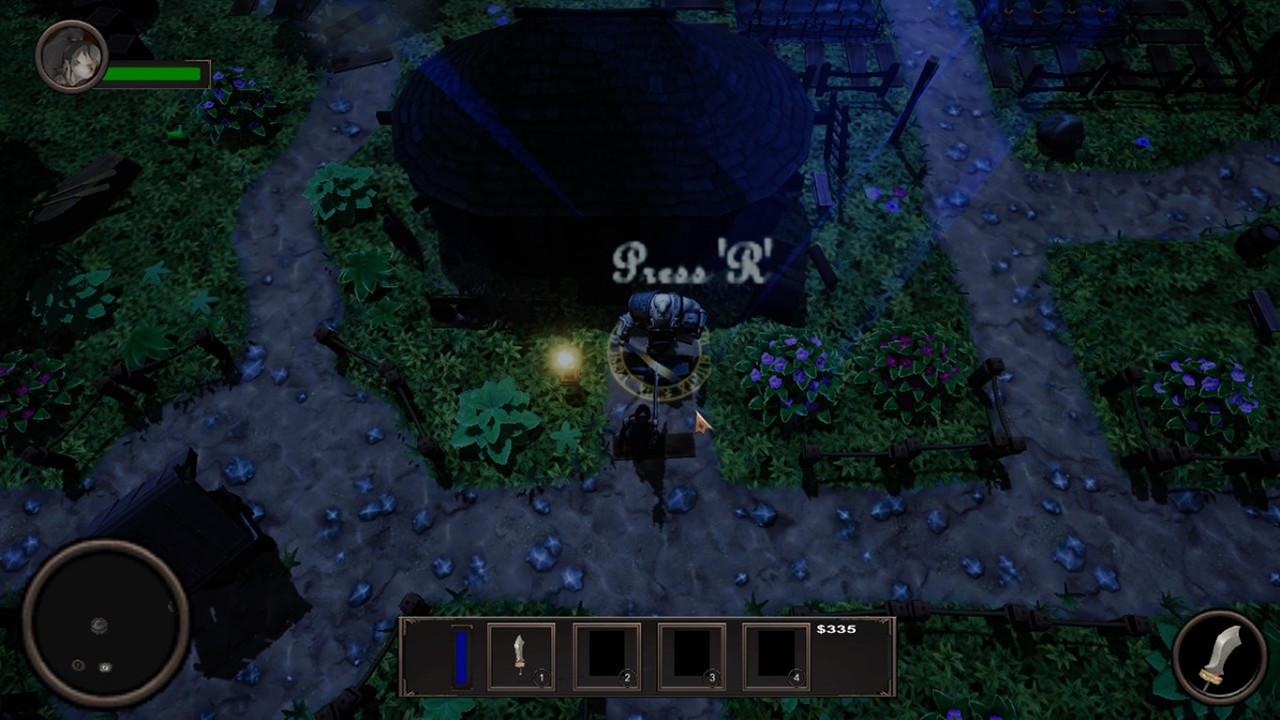This screenshot has height=720, width=1280.
Task: Click the merchant marker icon on the minimap
Action: tap(100, 626)
